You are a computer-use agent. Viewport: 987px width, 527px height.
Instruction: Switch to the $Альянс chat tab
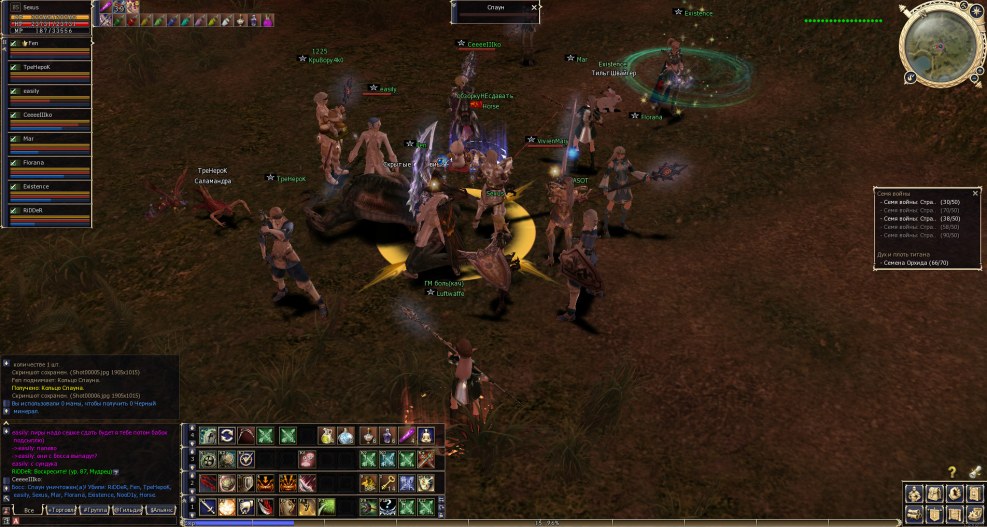click(160, 510)
